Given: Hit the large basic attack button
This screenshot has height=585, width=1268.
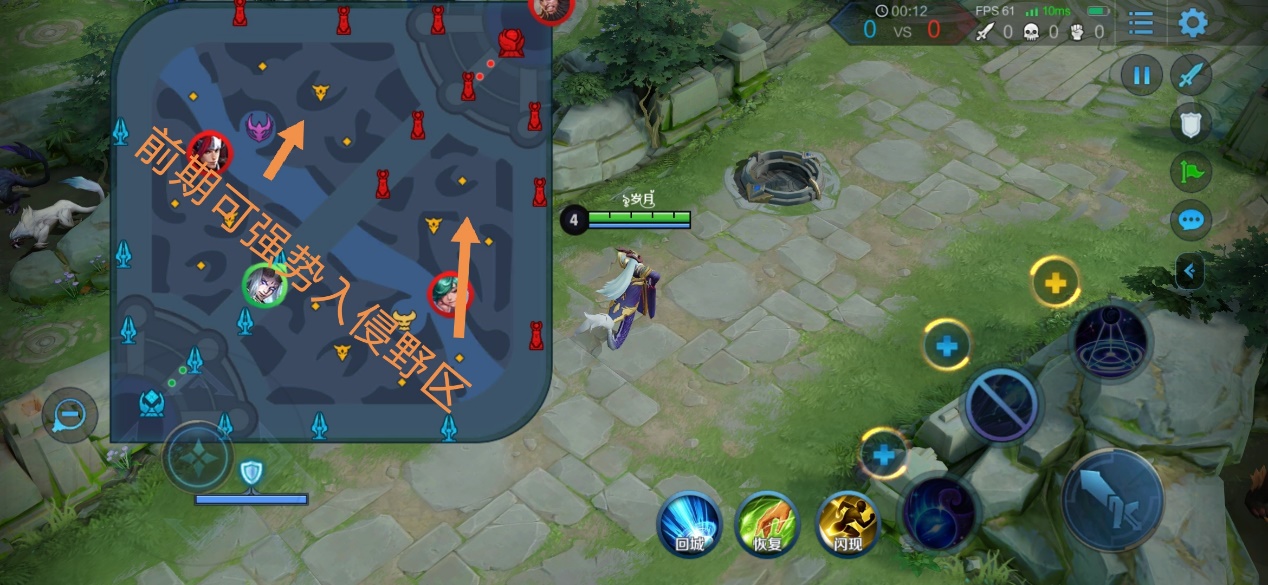Looking at the screenshot, I should point(1113,498).
